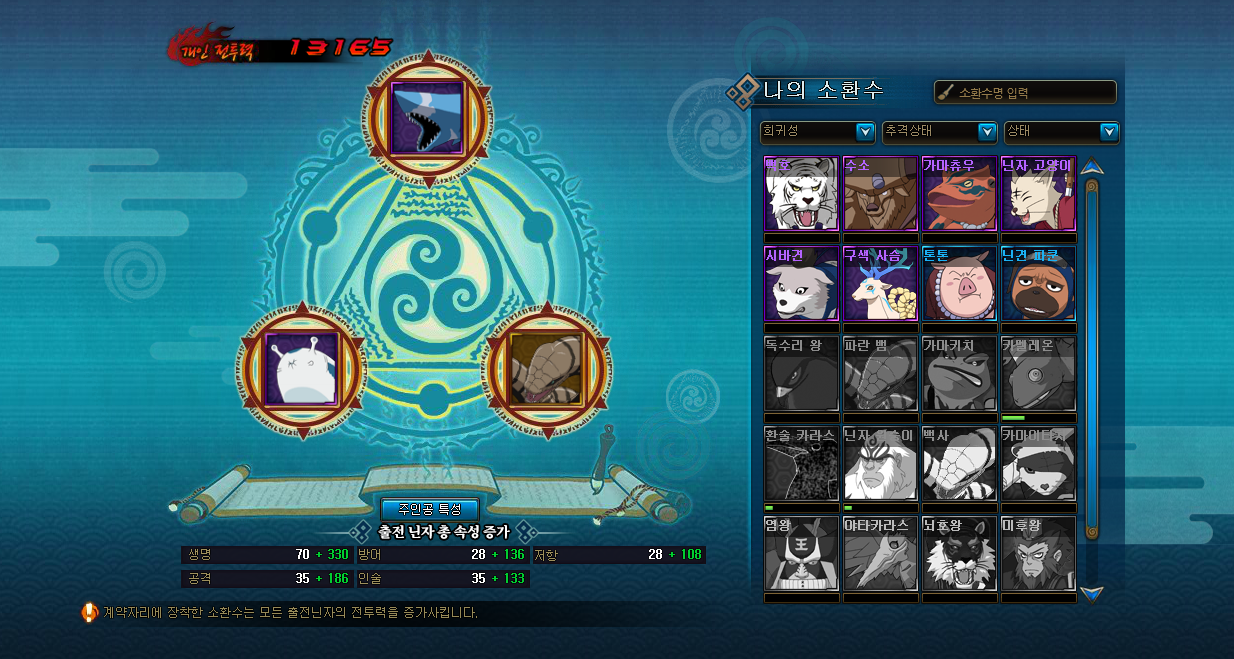Click the summon list scroll-down arrow

click(x=1091, y=593)
